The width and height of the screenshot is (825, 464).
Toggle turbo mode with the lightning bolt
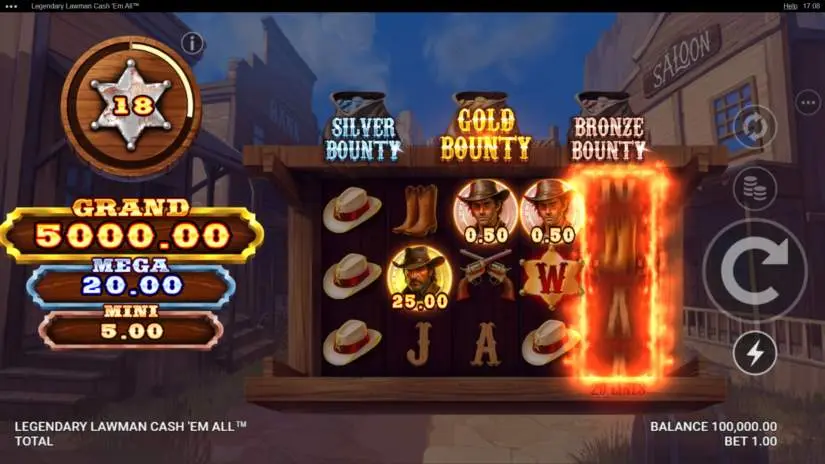tap(755, 353)
